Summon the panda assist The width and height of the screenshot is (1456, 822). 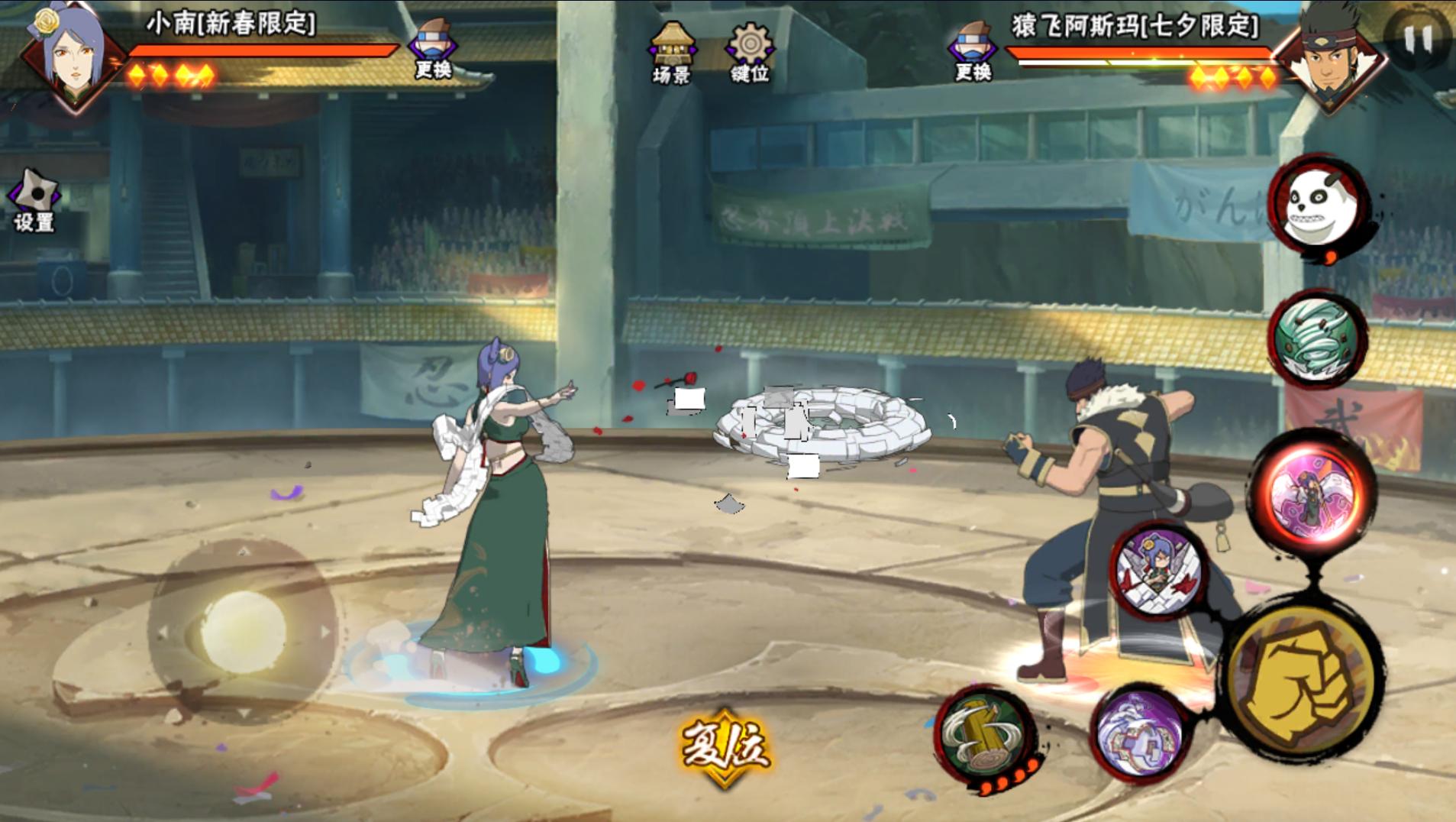(1319, 206)
